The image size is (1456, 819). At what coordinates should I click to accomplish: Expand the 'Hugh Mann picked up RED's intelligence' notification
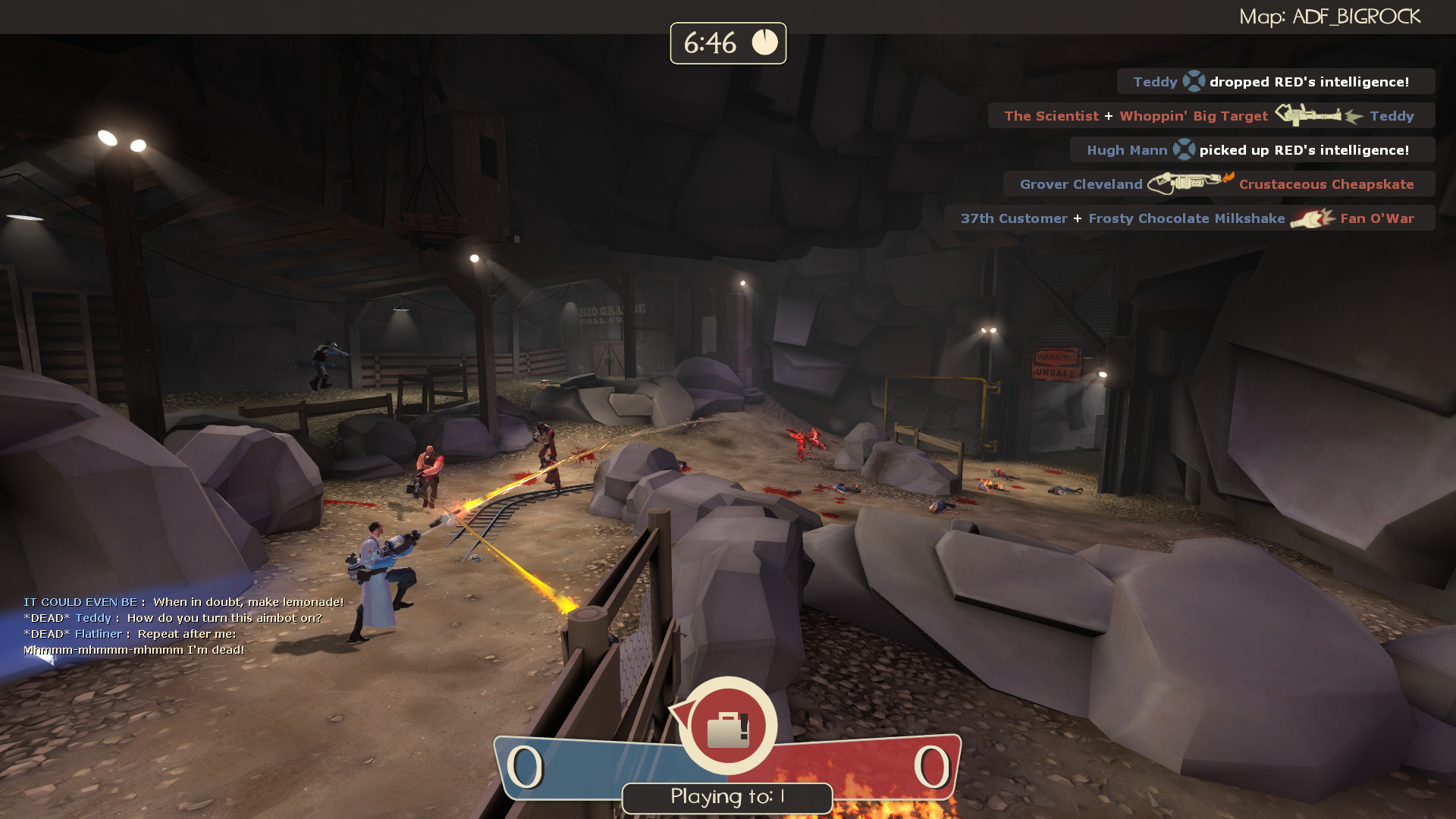[1251, 150]
